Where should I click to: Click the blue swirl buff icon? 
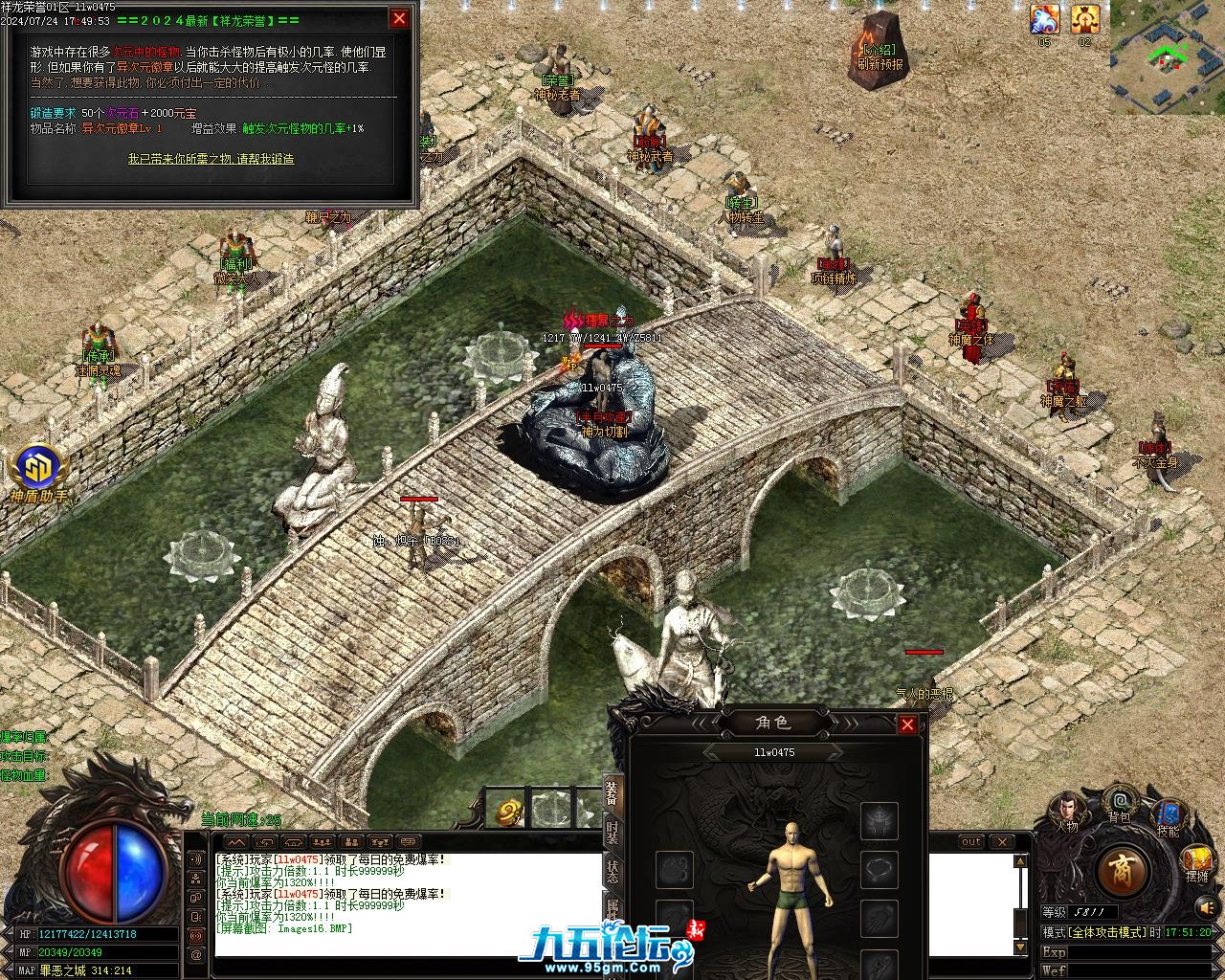point(1044,19)
